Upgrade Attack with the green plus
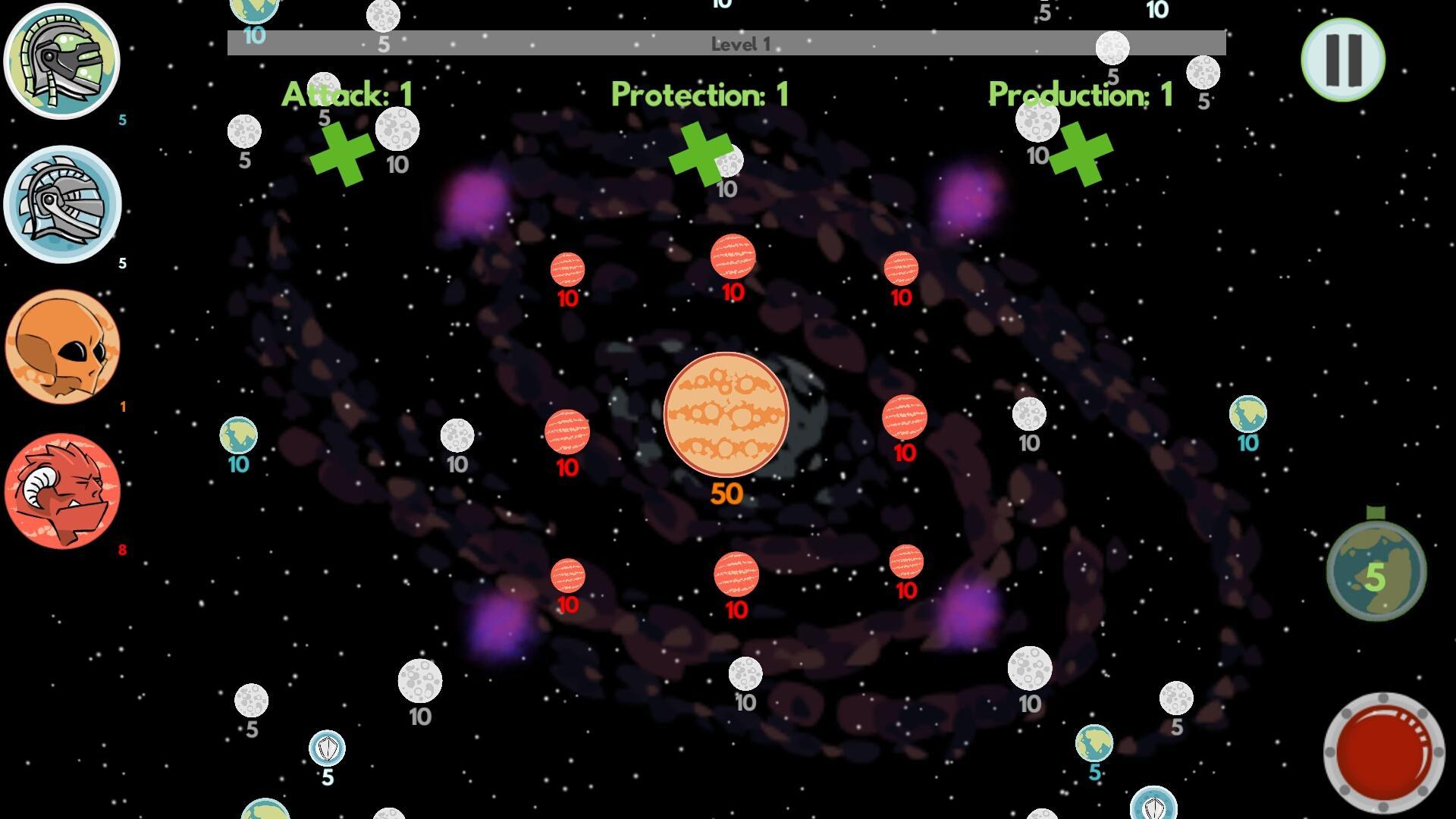Viewport: 1456px width, 819px height. 343,155
